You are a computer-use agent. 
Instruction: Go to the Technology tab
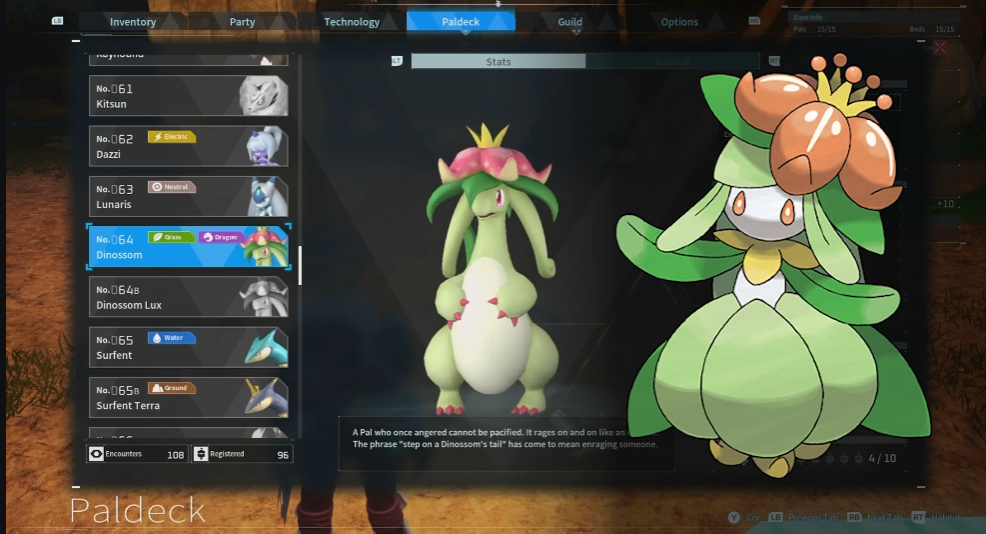point(352,22)
